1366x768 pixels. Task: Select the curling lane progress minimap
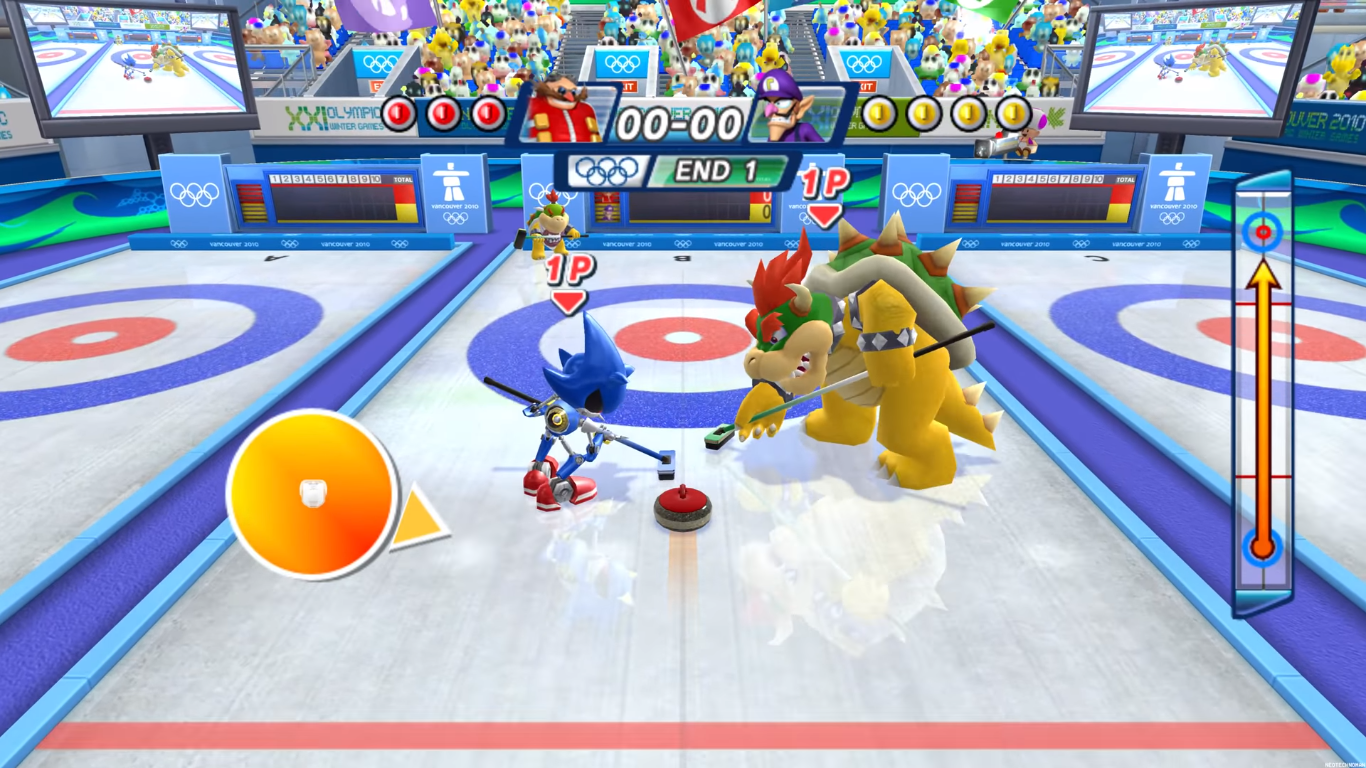point(1263,395)
